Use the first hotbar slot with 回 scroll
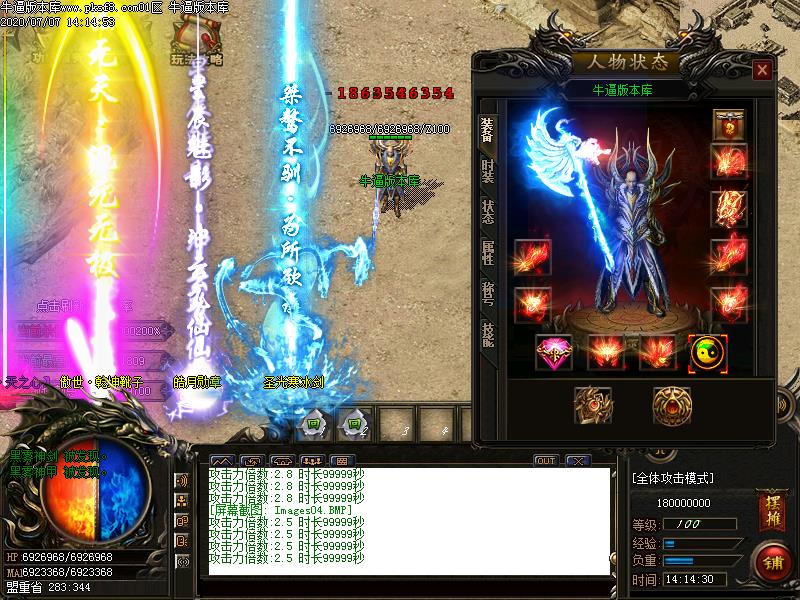800x600 pixels. click(x=312, y=424)
